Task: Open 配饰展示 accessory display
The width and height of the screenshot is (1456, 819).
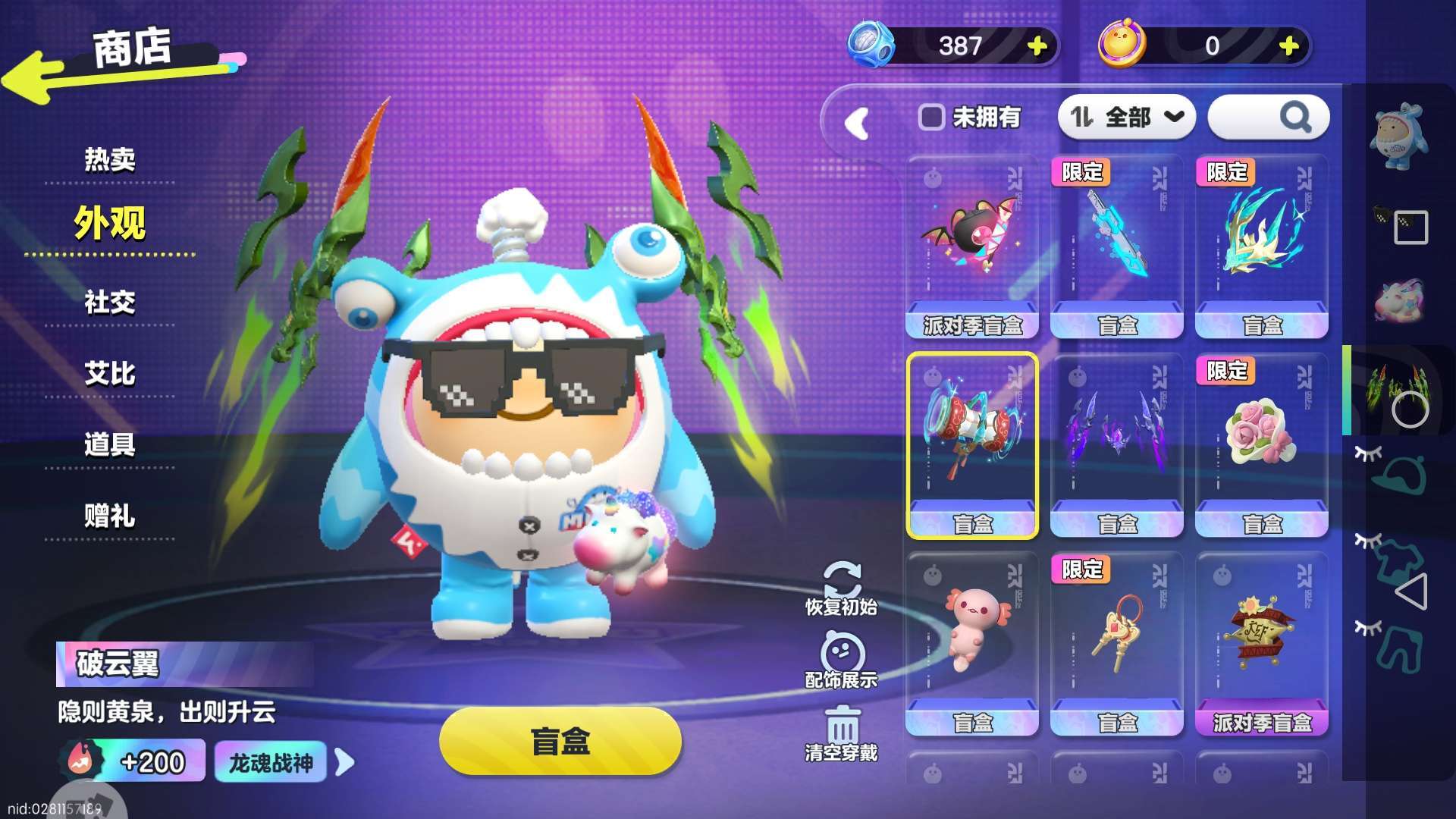Action: [x=841, y=661]
